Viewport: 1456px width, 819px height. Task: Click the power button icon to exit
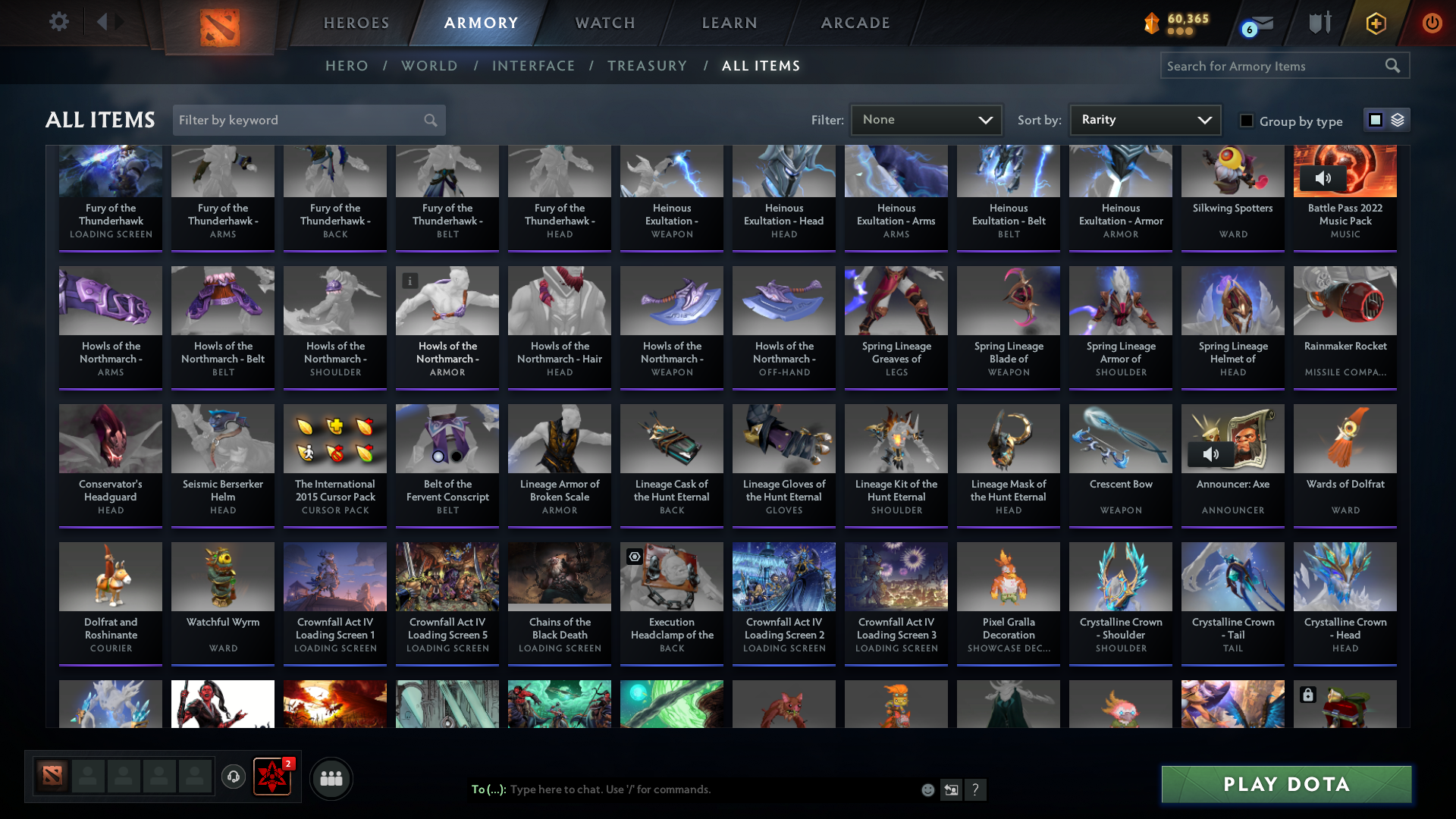point(1432,23)
